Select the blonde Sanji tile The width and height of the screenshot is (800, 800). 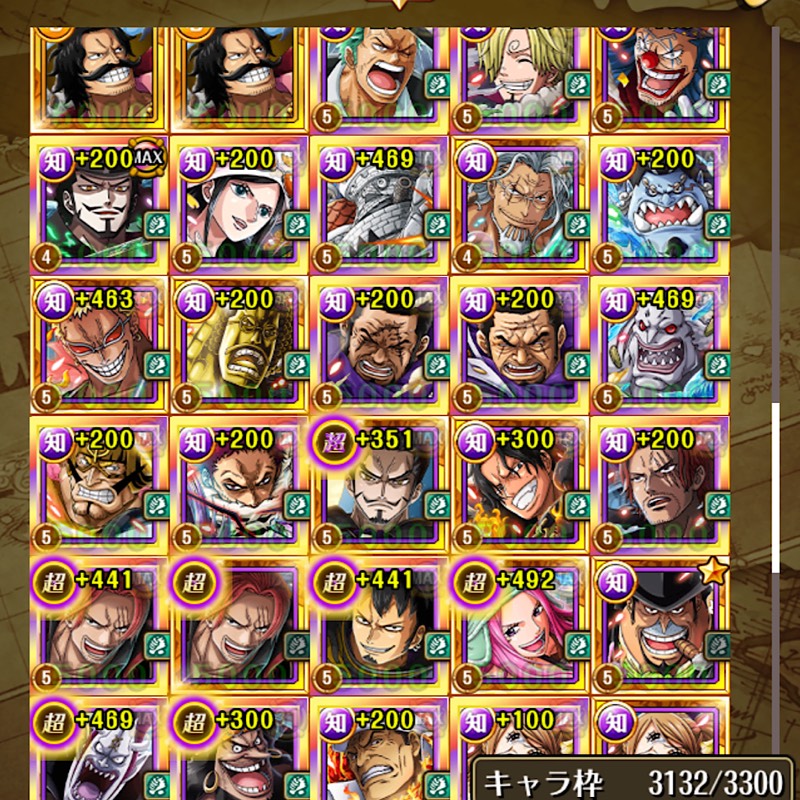(x=520, y=65)
